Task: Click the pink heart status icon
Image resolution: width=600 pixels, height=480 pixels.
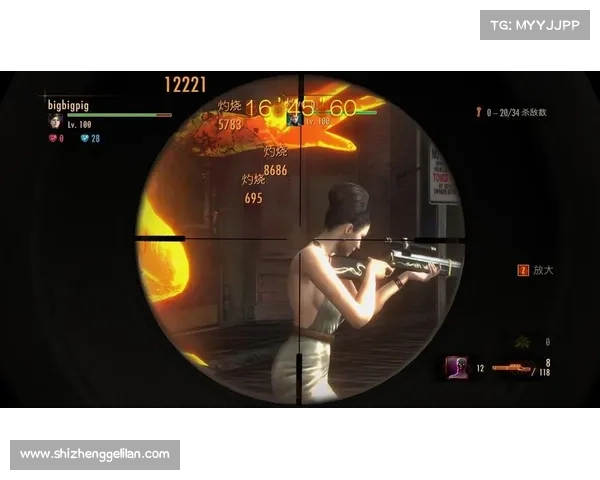Action: tap(53, 138)
